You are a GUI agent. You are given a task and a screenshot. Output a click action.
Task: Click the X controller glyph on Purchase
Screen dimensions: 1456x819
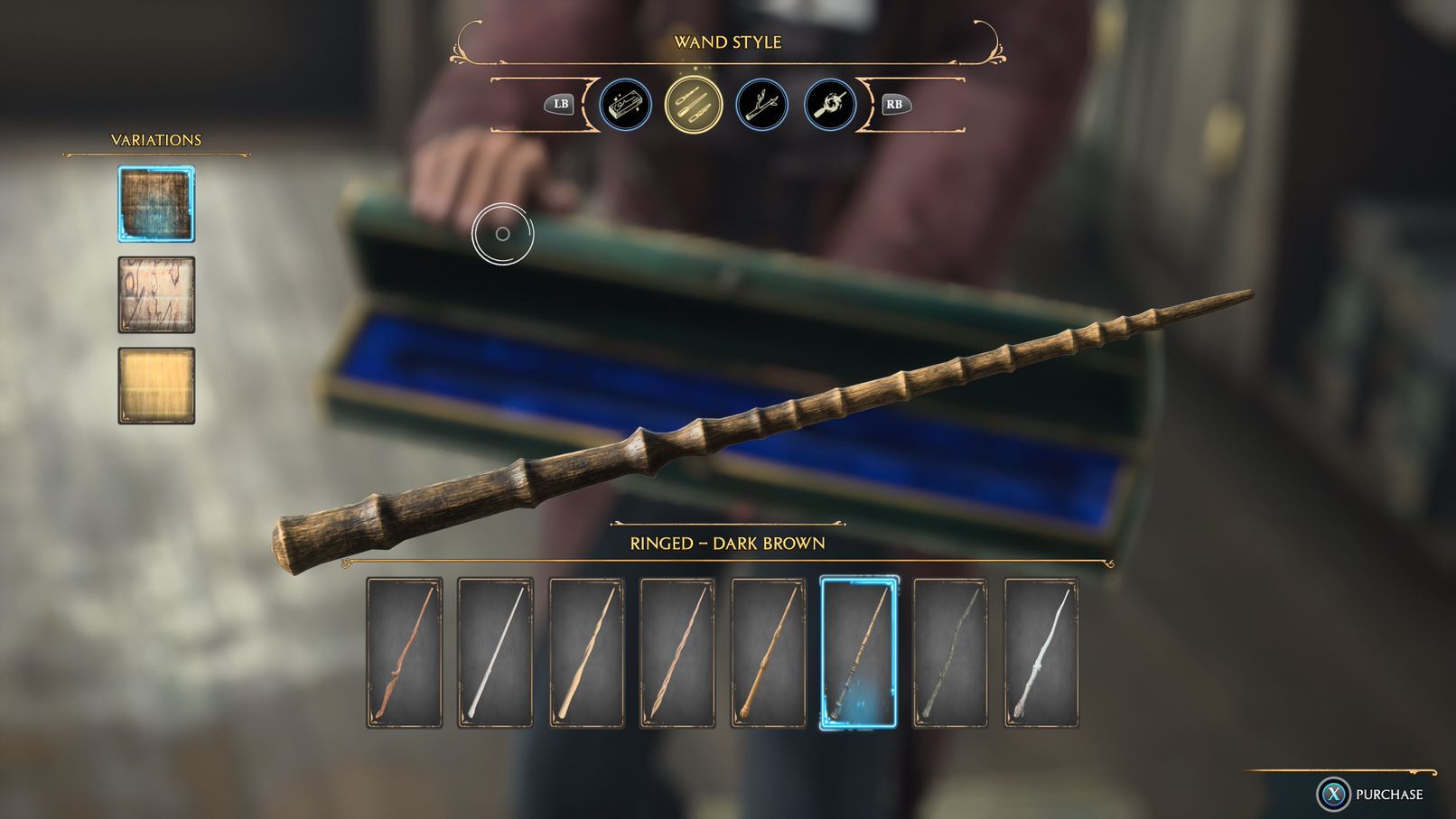point(1335,795)
